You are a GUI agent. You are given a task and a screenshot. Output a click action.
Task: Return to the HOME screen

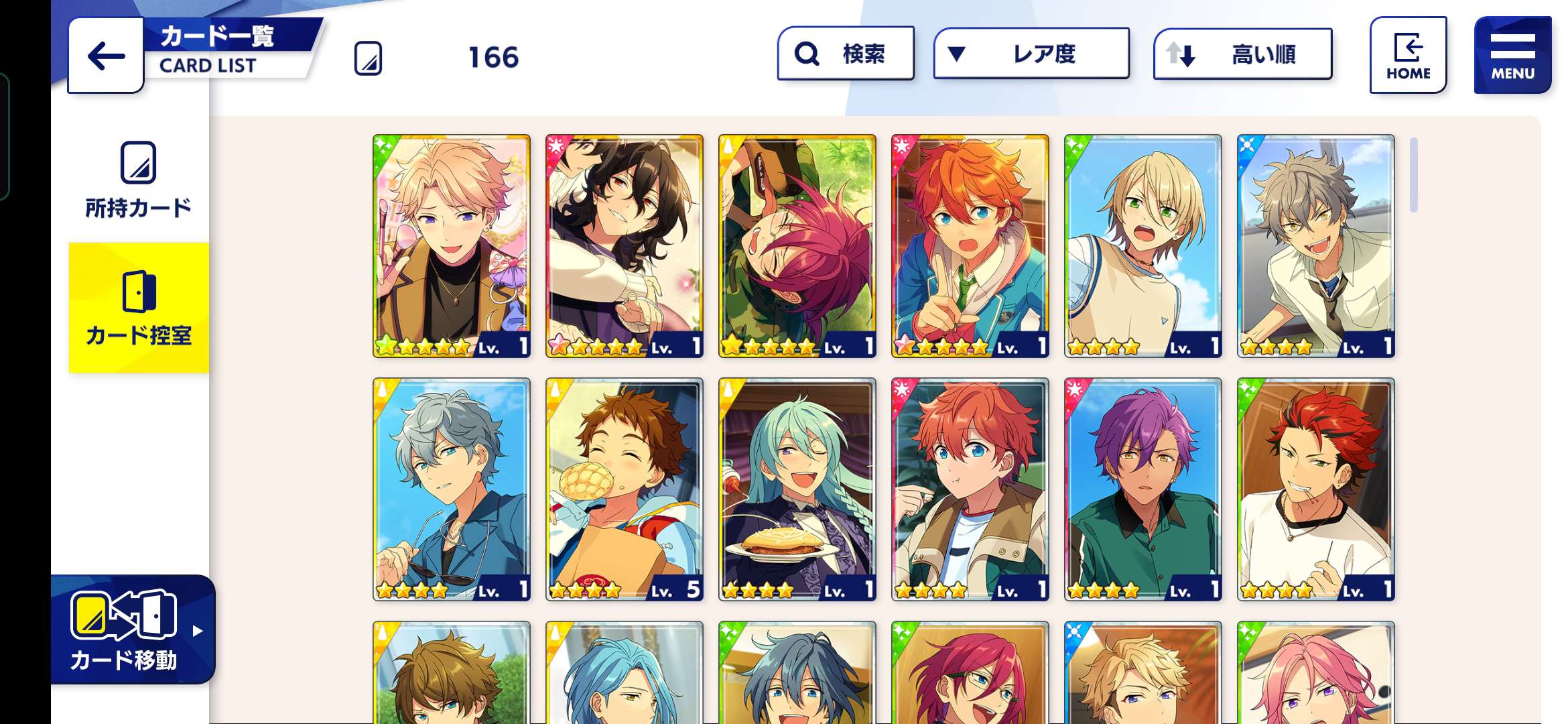point(1408,56)
